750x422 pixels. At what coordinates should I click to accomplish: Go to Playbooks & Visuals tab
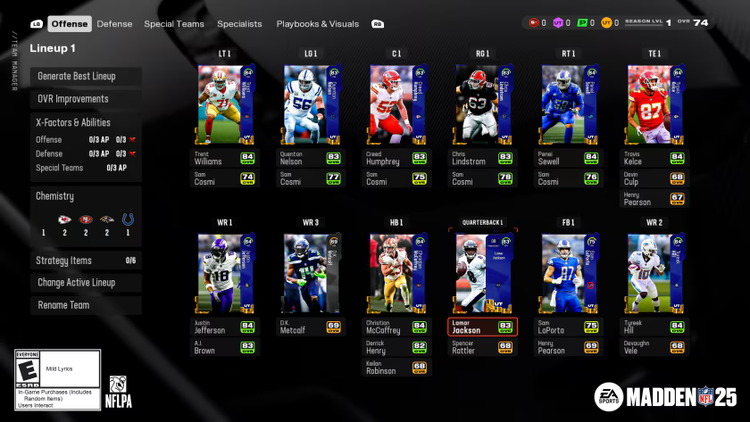click(x=317, y=24)
